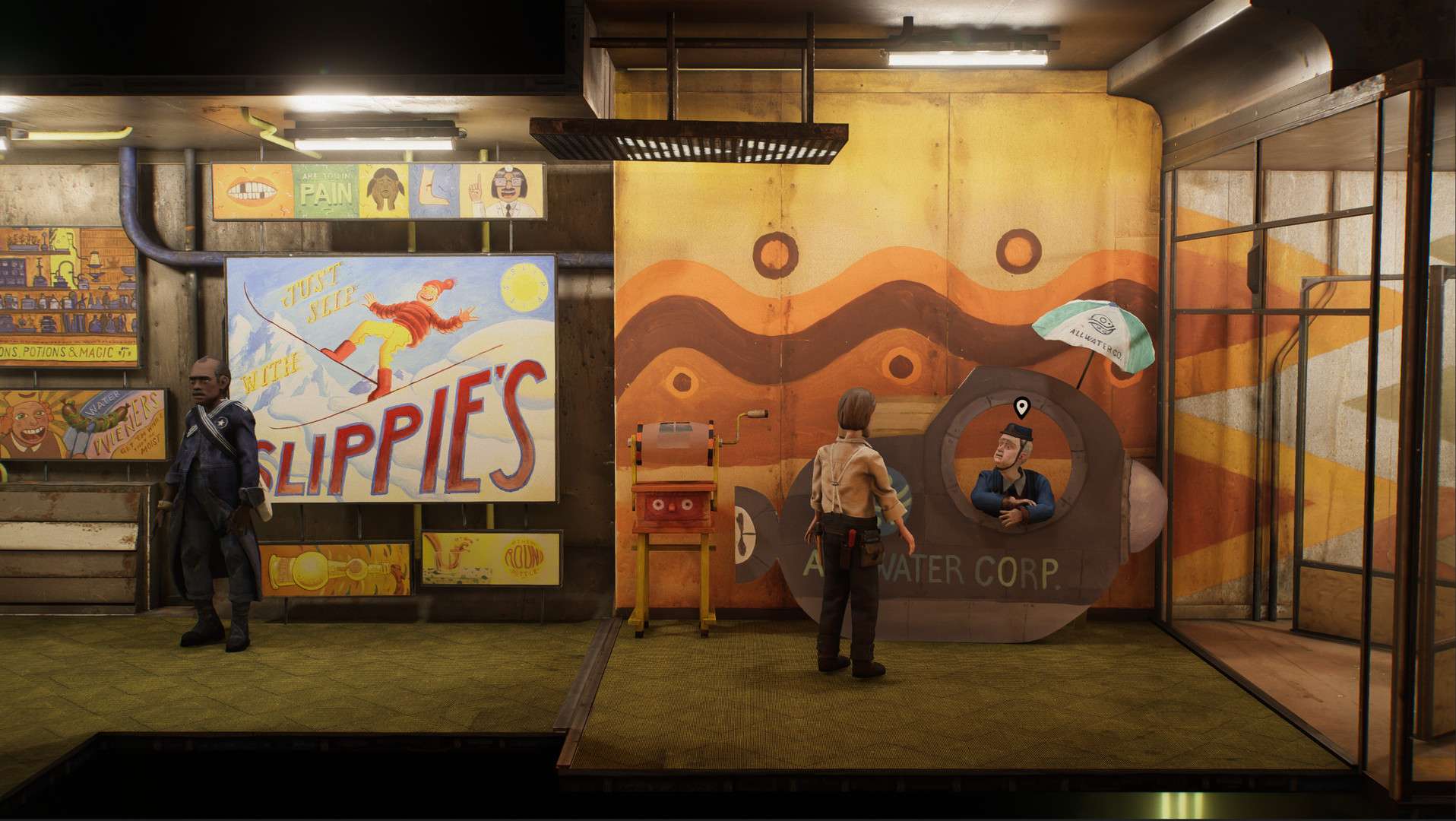The width and height of the screenshot is (1456, 821).
Task: Click the interaction marker above the clerk
Action: pos(1022,408)
